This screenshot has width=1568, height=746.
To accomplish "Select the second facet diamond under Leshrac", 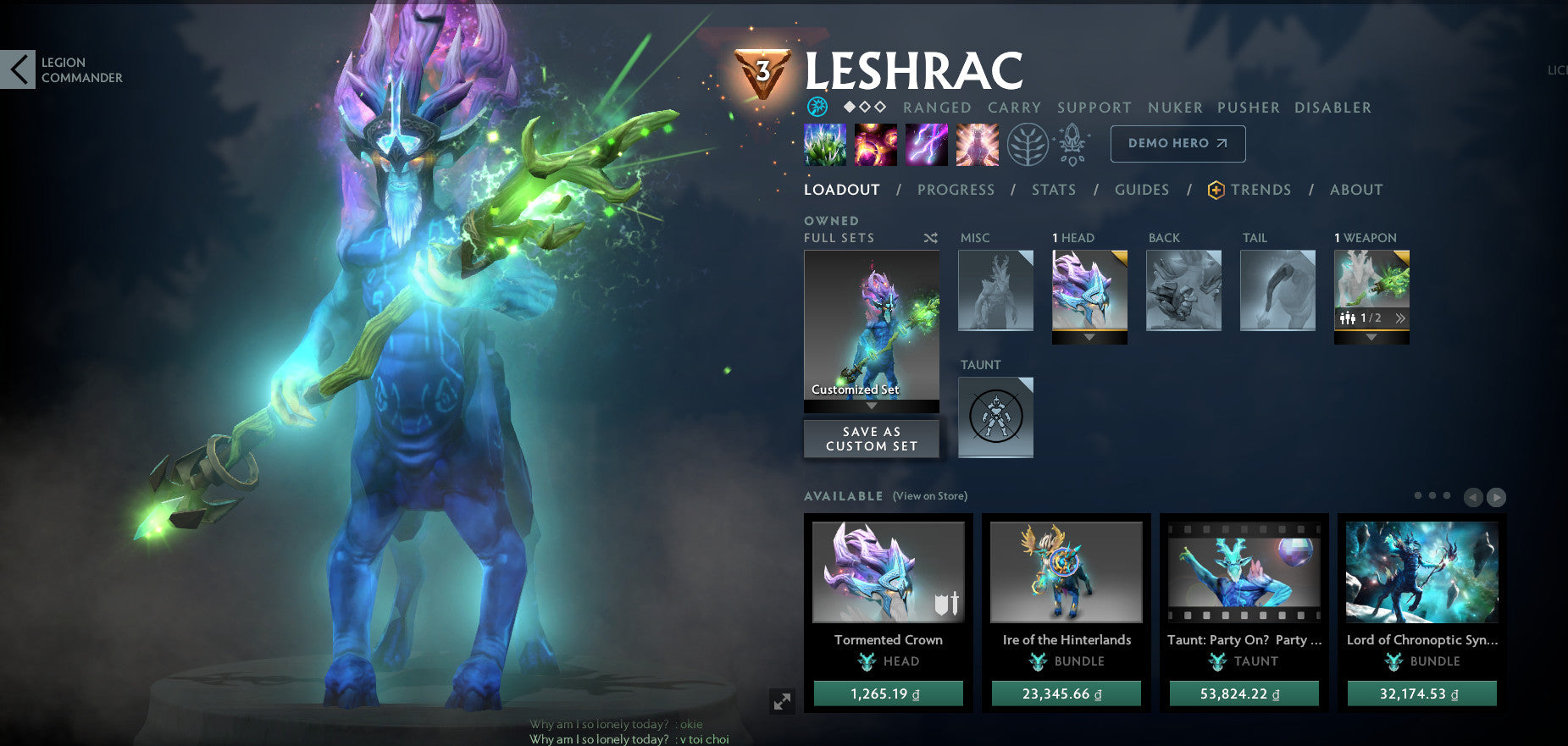I will [x=864, y=107].
